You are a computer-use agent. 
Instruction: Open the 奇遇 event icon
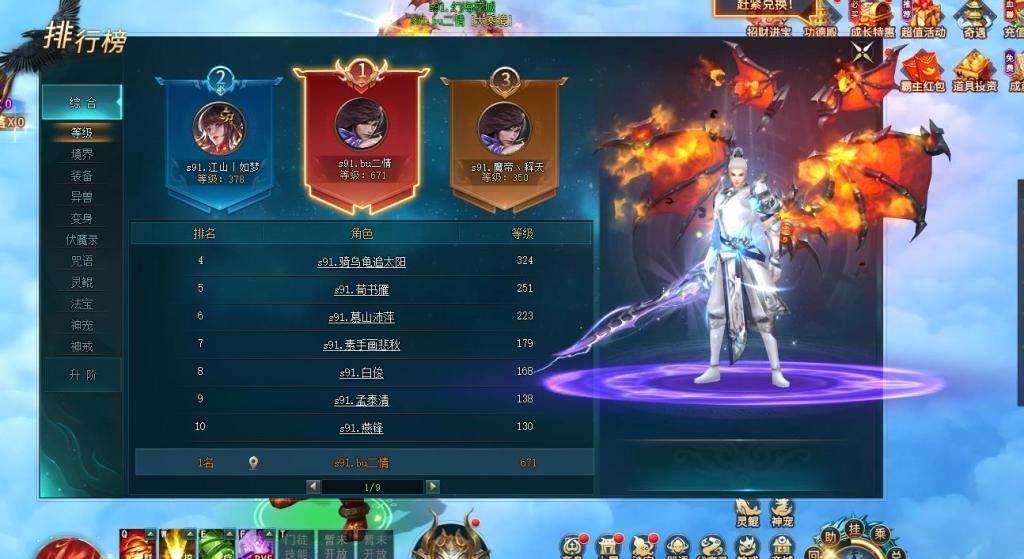pos(974,17)
